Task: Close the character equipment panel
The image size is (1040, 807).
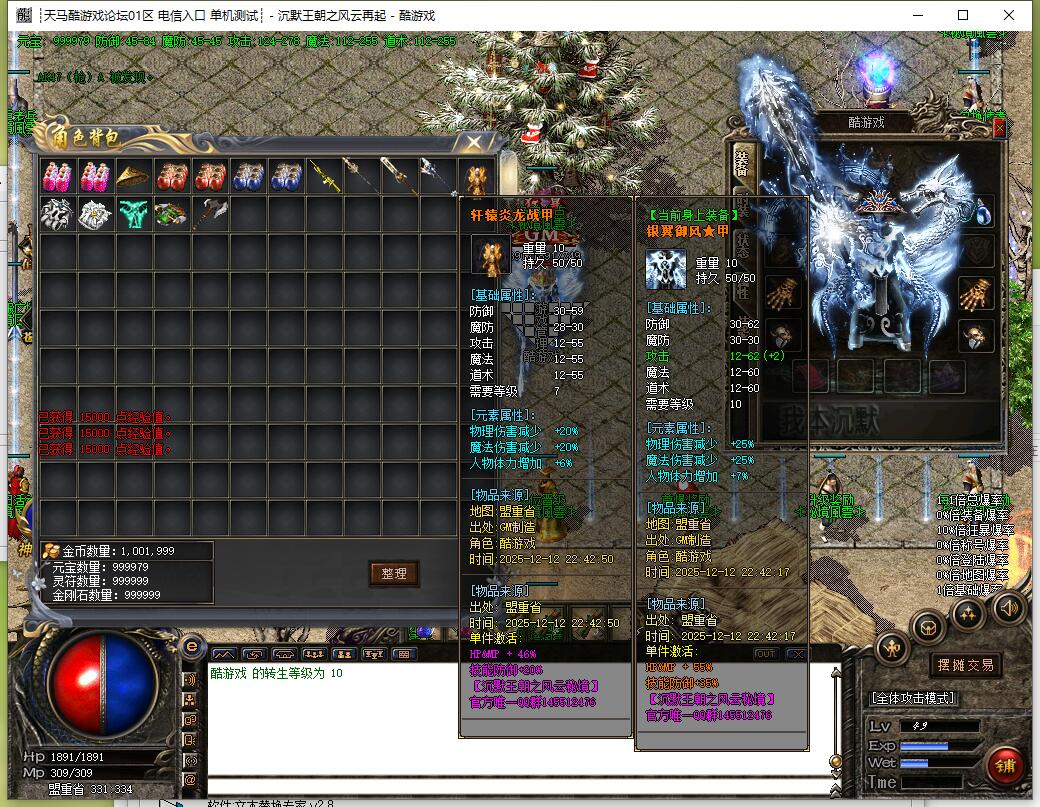Action: click(x=998, y=127)
